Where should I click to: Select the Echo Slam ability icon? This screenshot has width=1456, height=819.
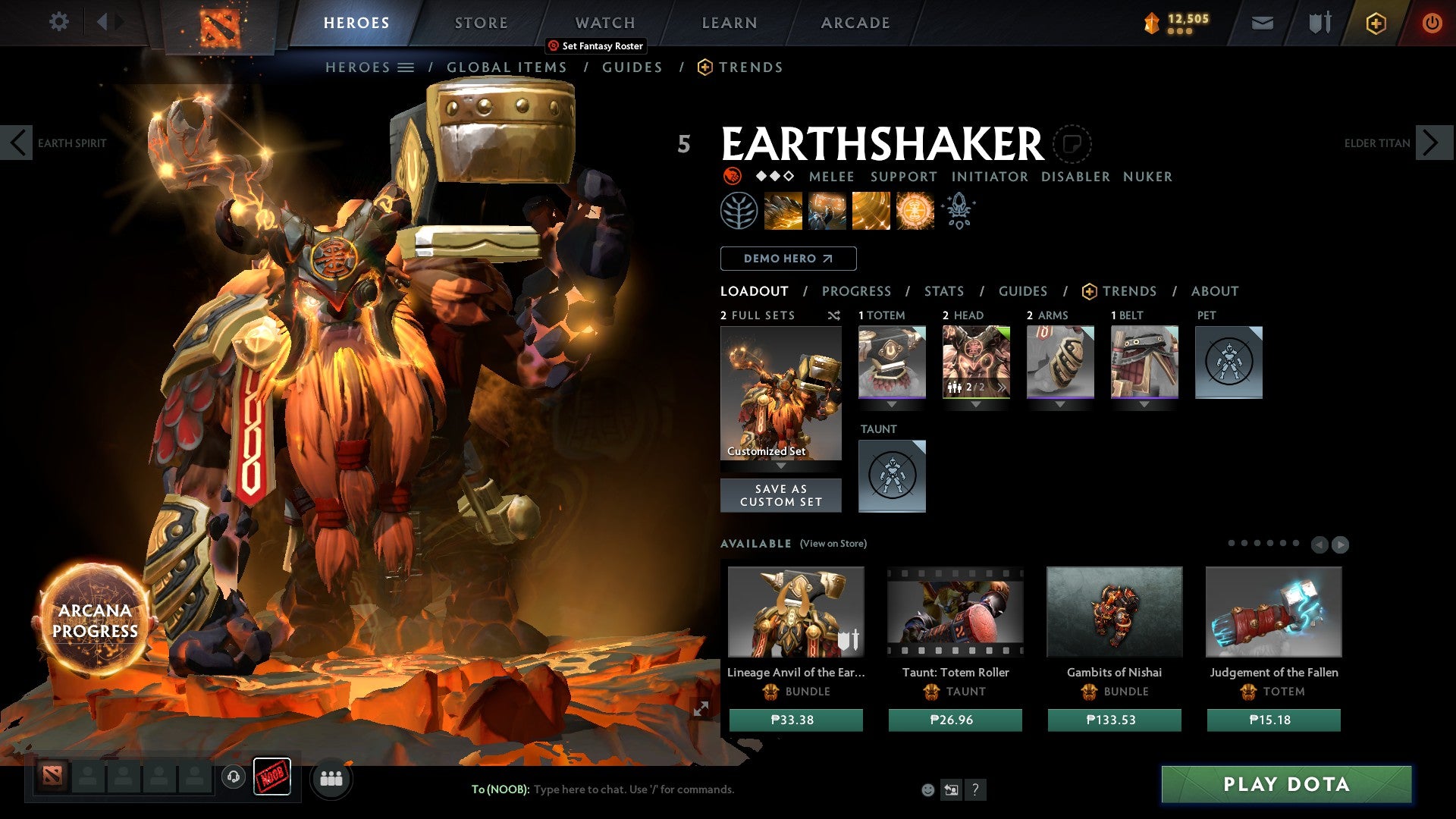[x=915, y=210]
